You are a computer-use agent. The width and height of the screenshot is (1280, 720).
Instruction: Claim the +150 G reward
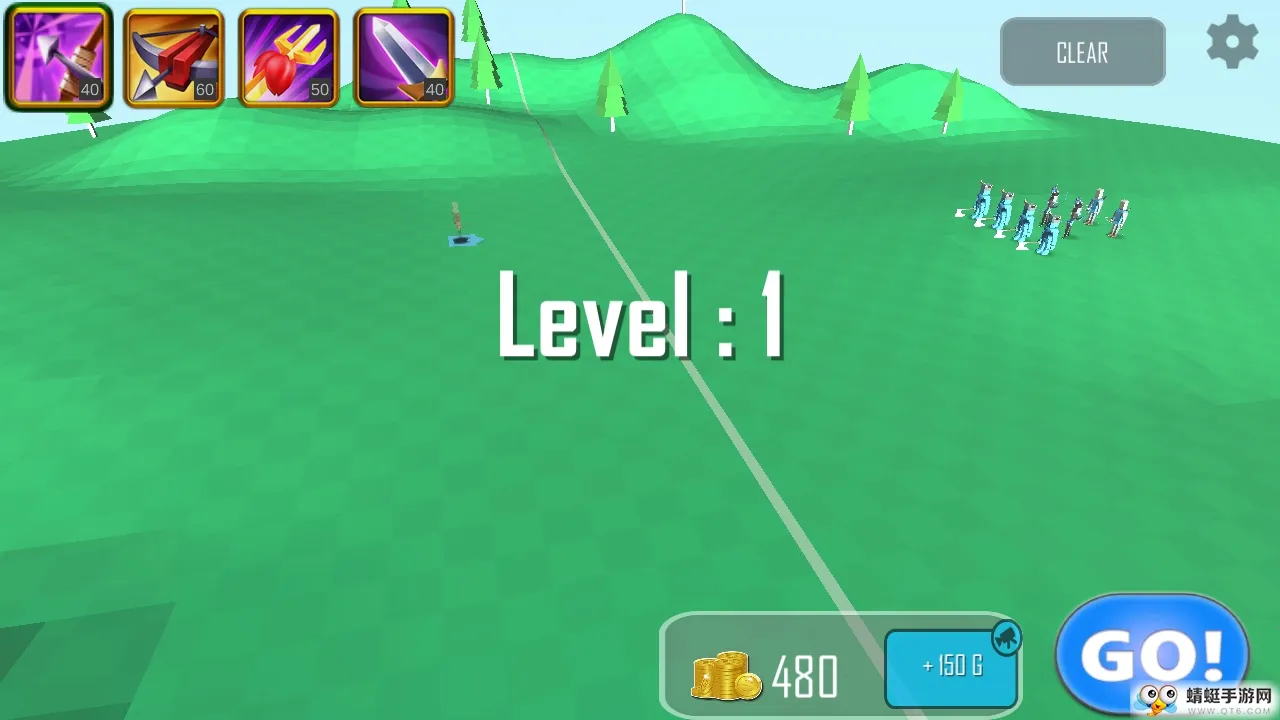tap(950, 670)
